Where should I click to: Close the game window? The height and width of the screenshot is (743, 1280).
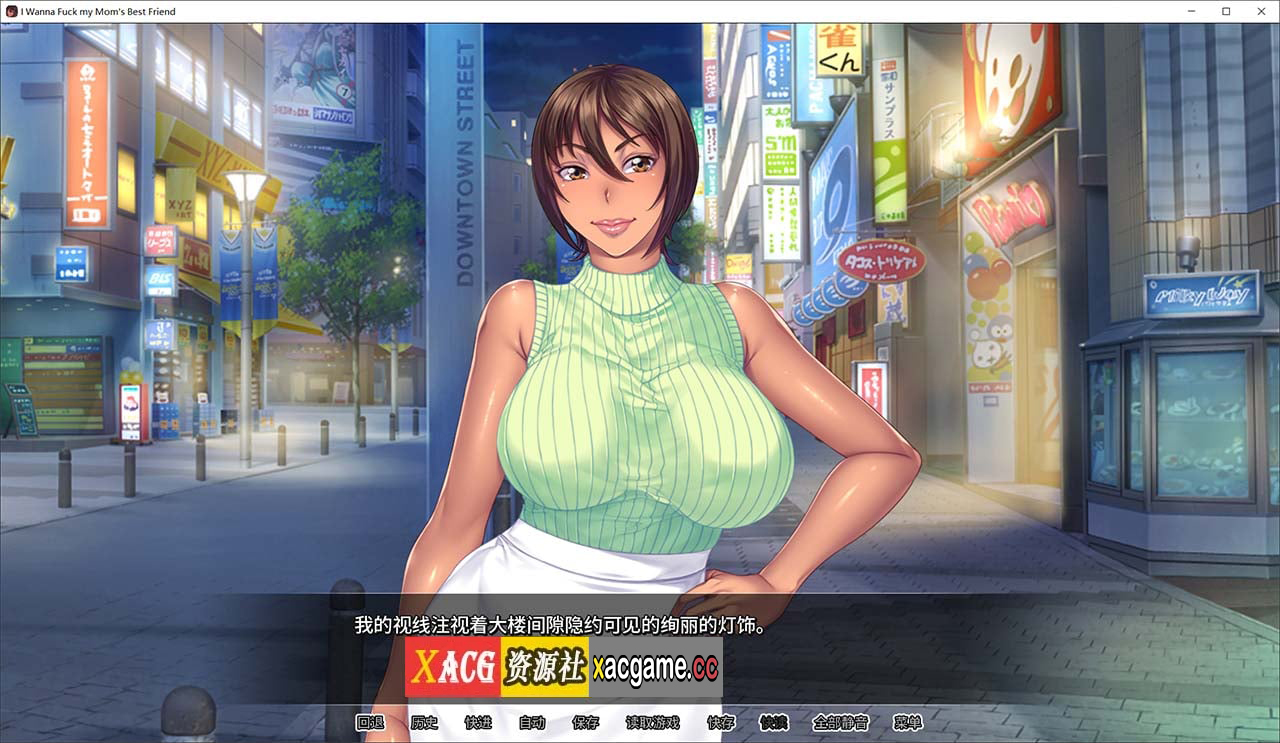(1260, 11)
